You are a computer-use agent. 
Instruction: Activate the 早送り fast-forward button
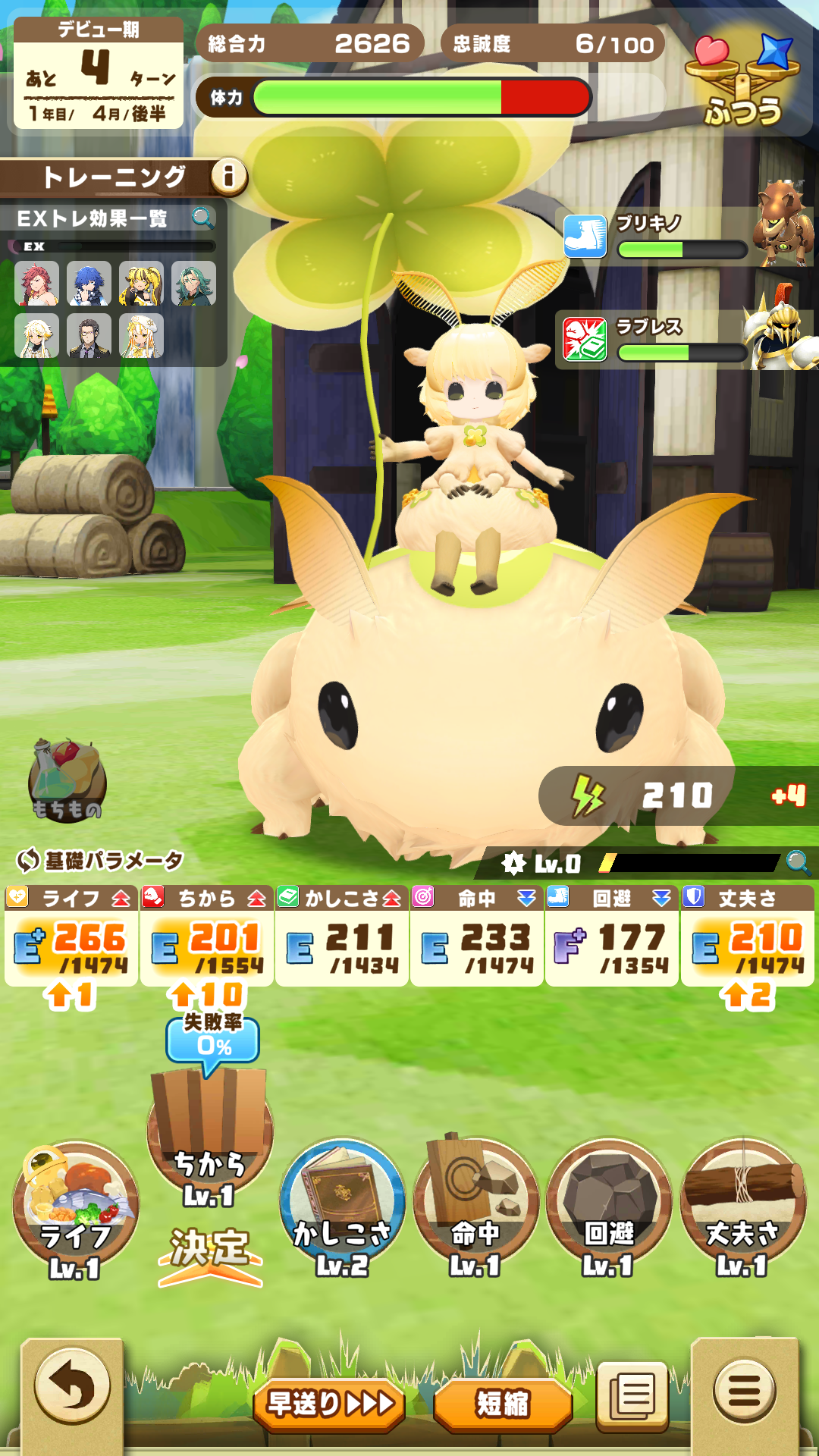329,1404
